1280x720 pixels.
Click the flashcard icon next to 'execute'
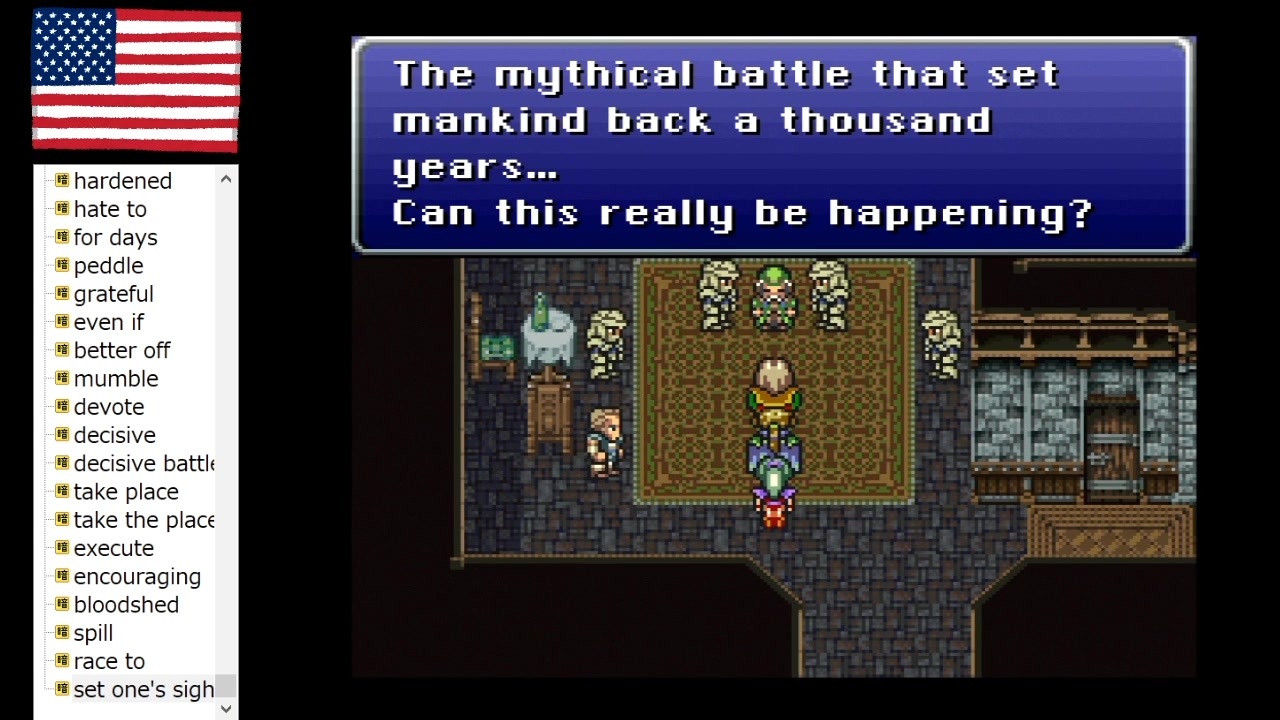pos(61,548)
